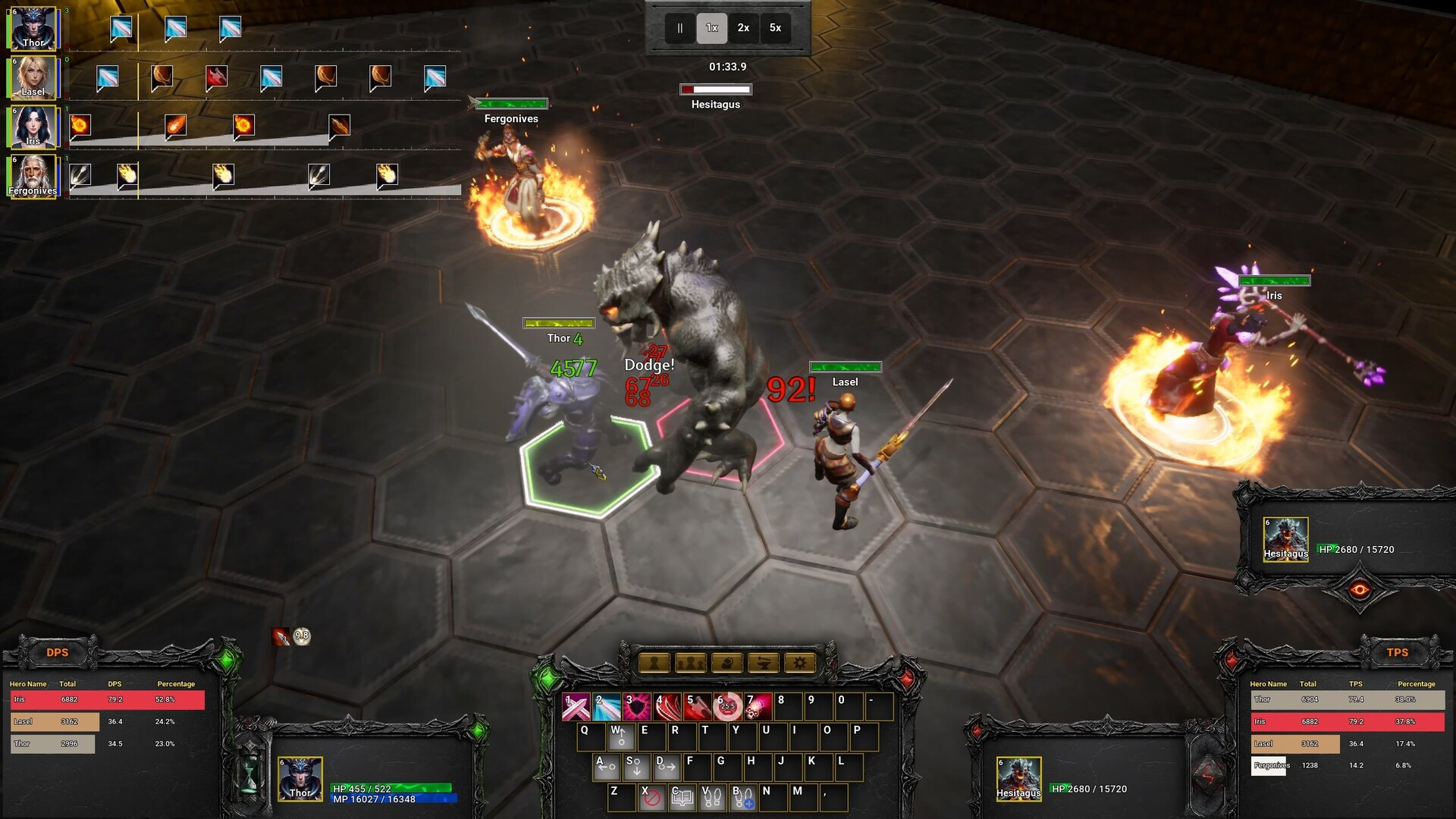Open the single character menu button
1456x819 pixels.
click(654, 664)
